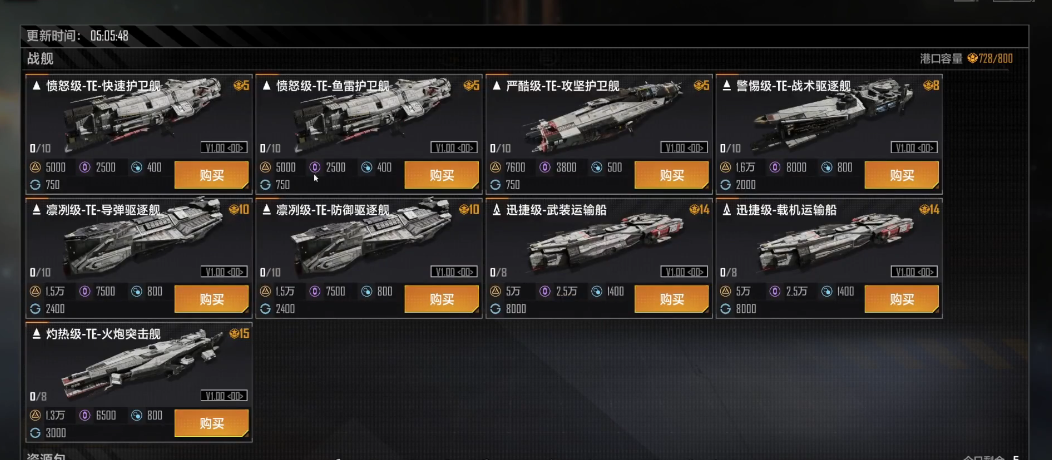Screen dimensions: 1052x460
Task: Buy the 凛冽级-TE-导弹驱逐舰
Action: click(x=211, y=299)
